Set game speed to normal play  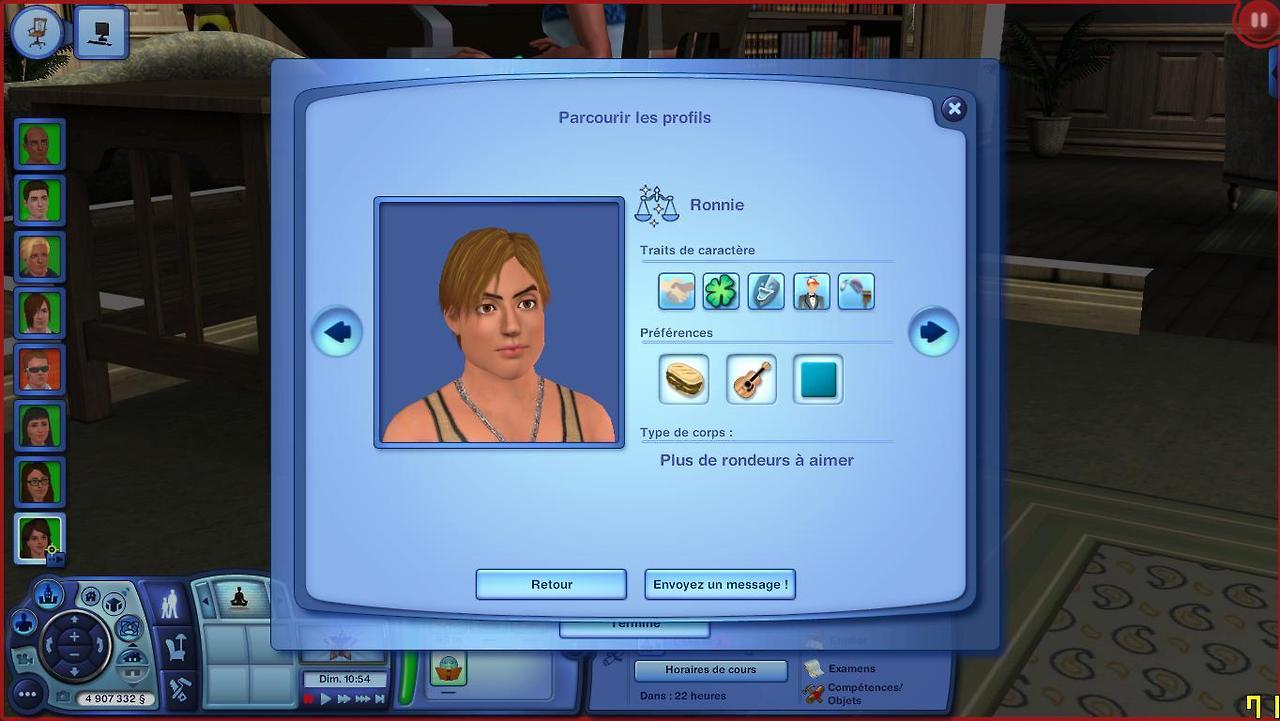(326, 700)
